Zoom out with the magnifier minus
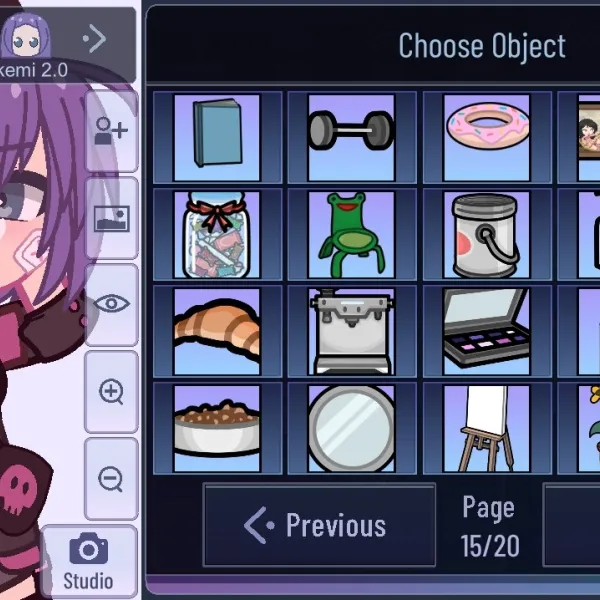This screenshot has height=600, width=600. [111, 478]
